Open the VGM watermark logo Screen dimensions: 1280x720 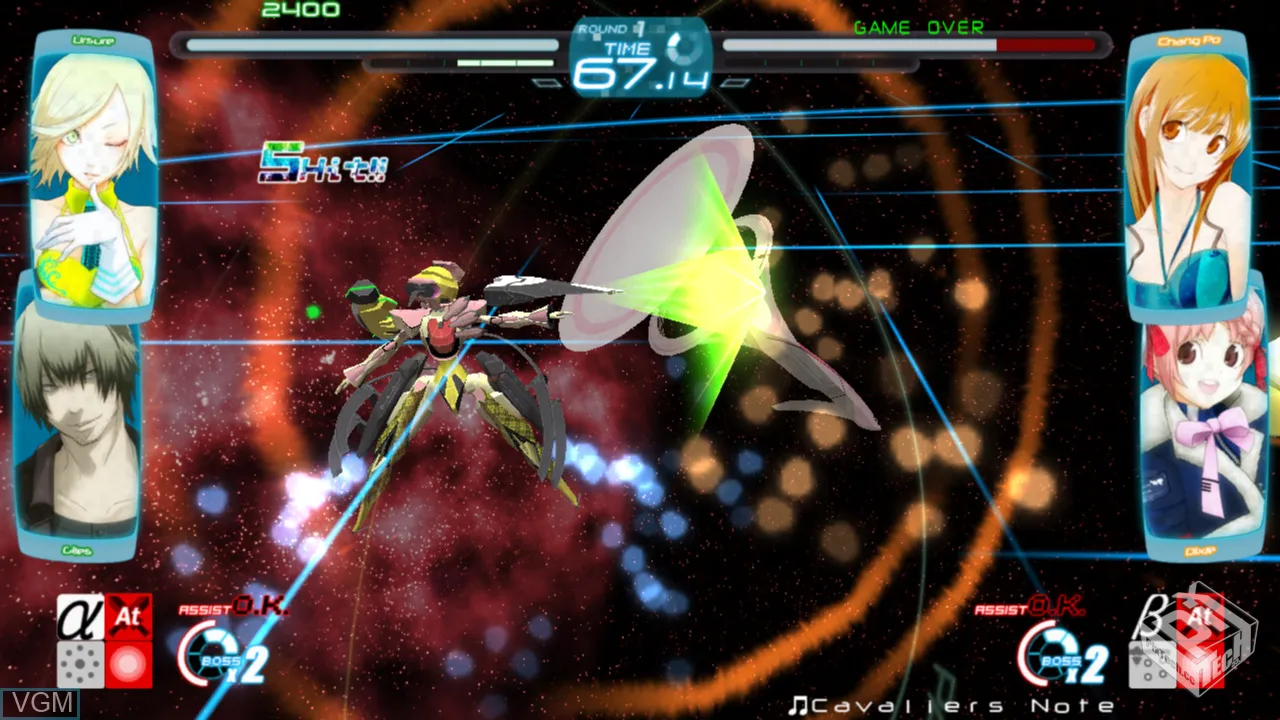[x=40, y=703]
